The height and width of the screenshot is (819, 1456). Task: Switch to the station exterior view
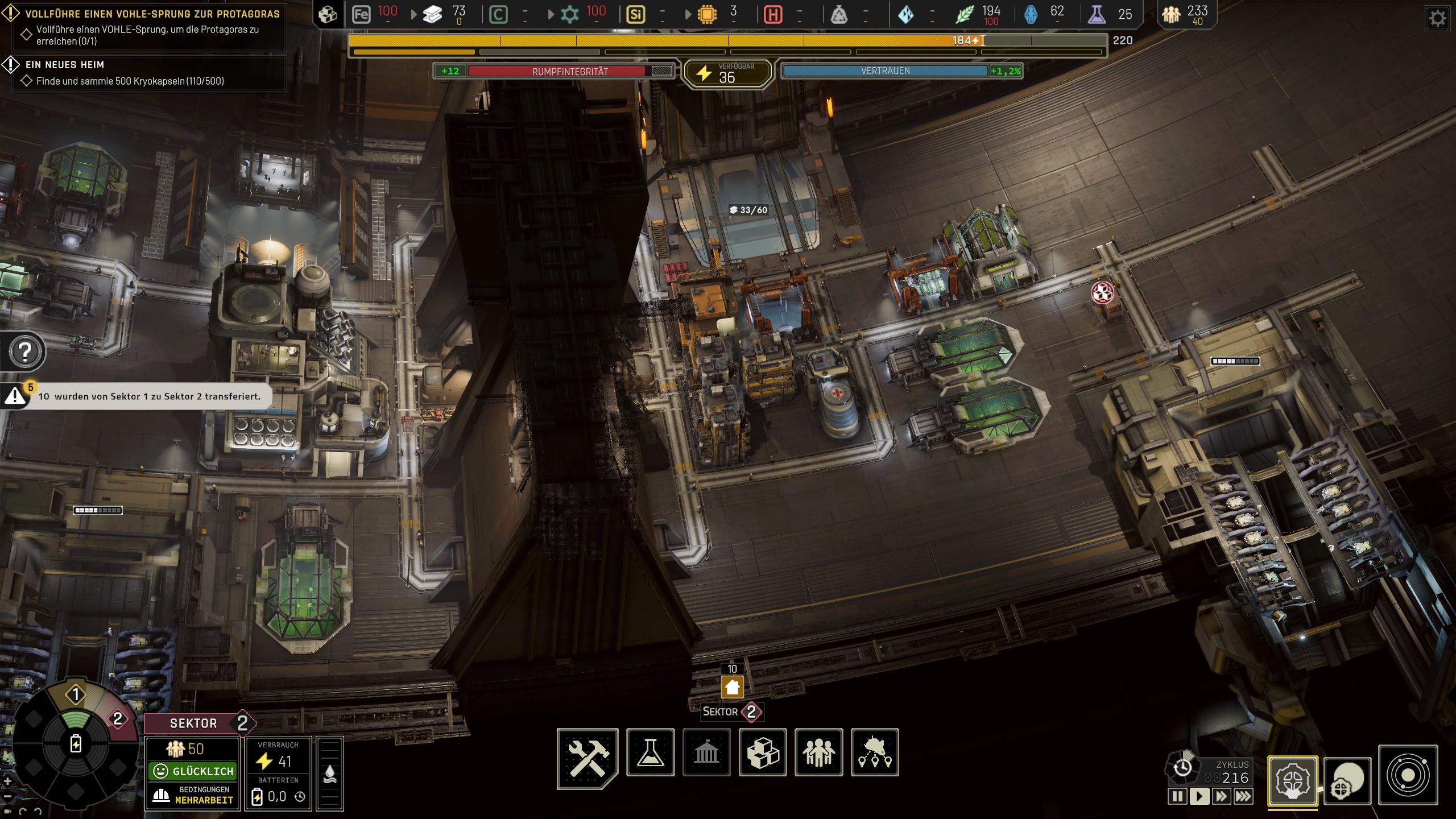click(1347, 780)
